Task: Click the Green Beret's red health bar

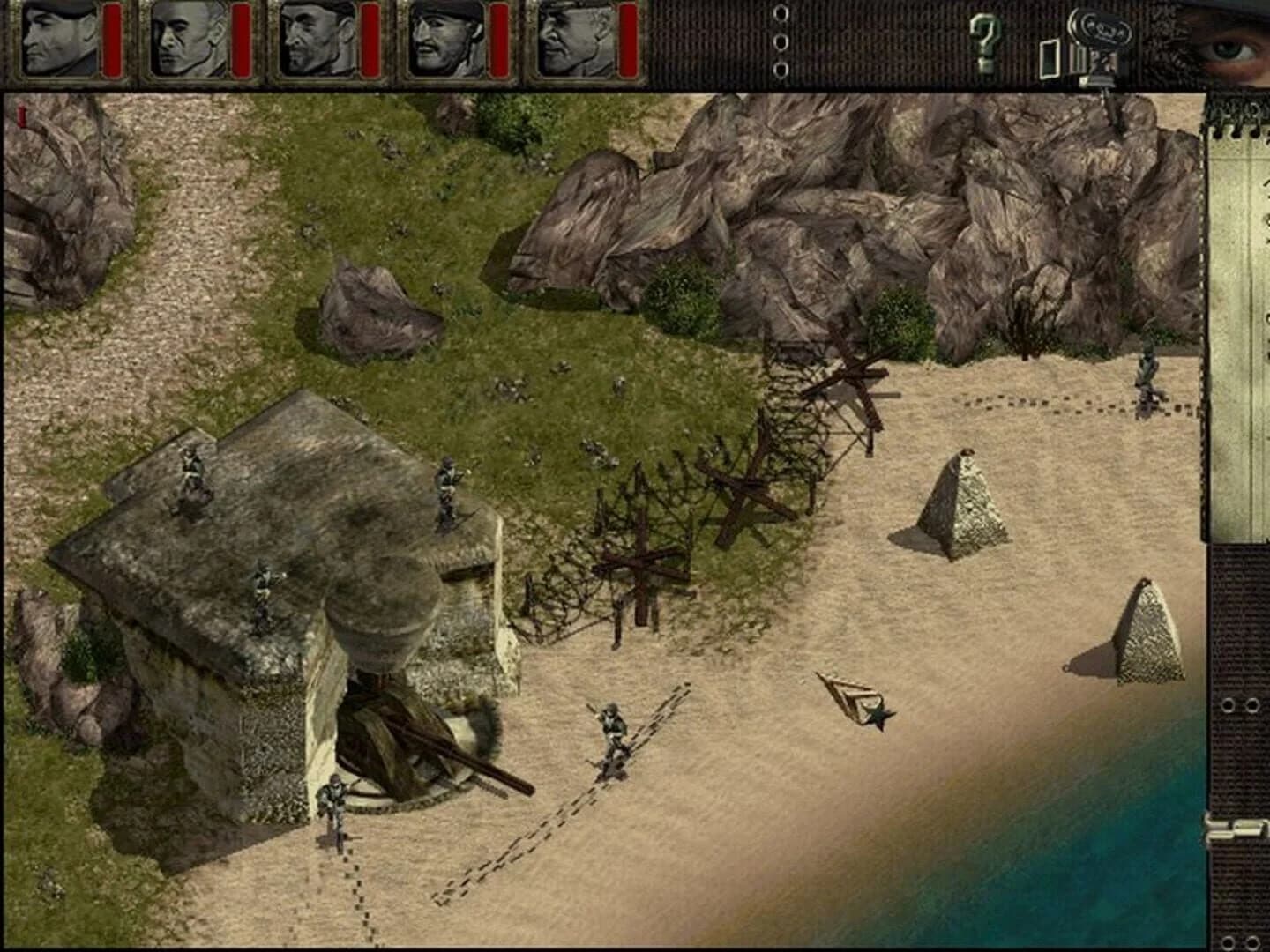Action: click(x=110, y=40)
